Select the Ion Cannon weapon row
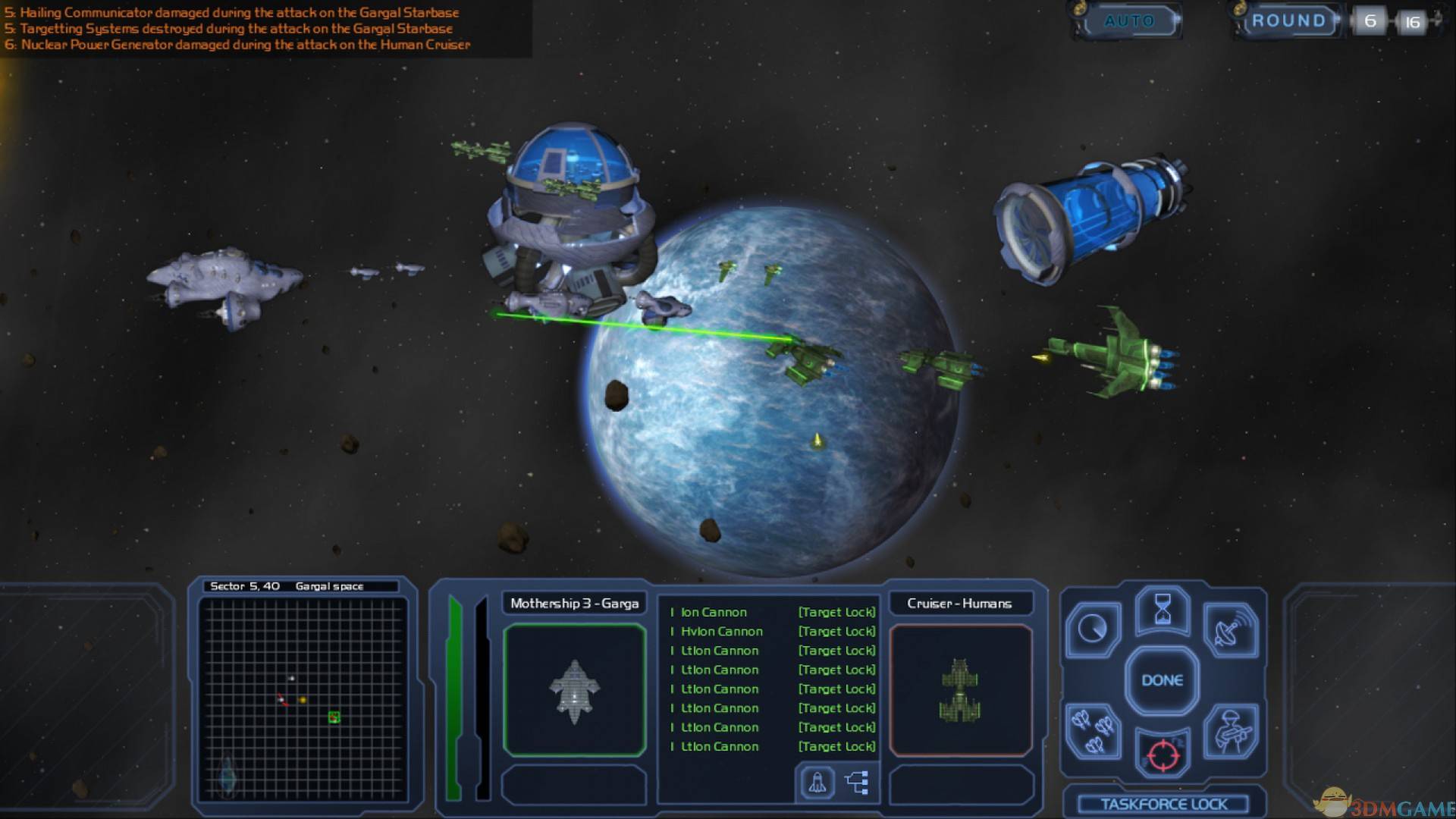Image resolution: width=1456 pixels, height=819 pixels. pyautogui.click(x=713, y=612)
